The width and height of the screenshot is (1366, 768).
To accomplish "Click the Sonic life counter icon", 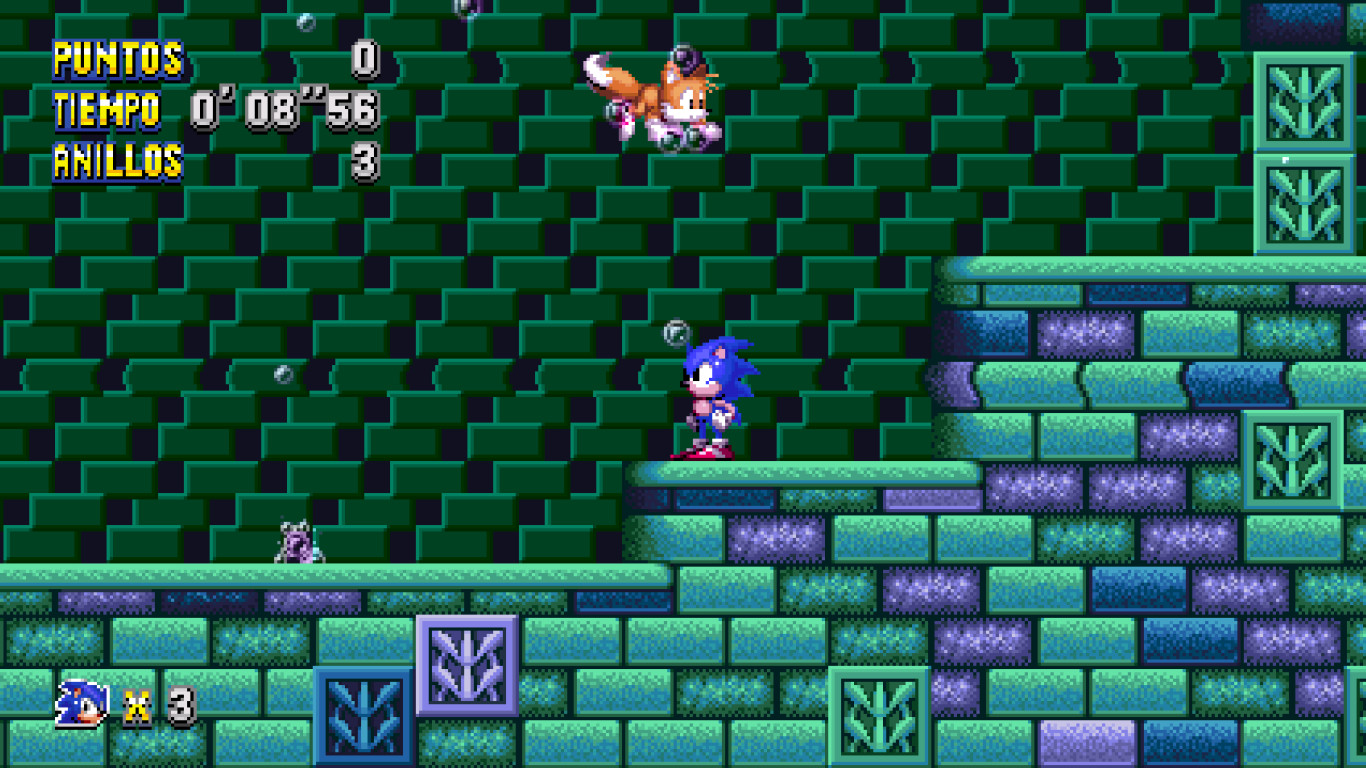I will click(78, 703).
